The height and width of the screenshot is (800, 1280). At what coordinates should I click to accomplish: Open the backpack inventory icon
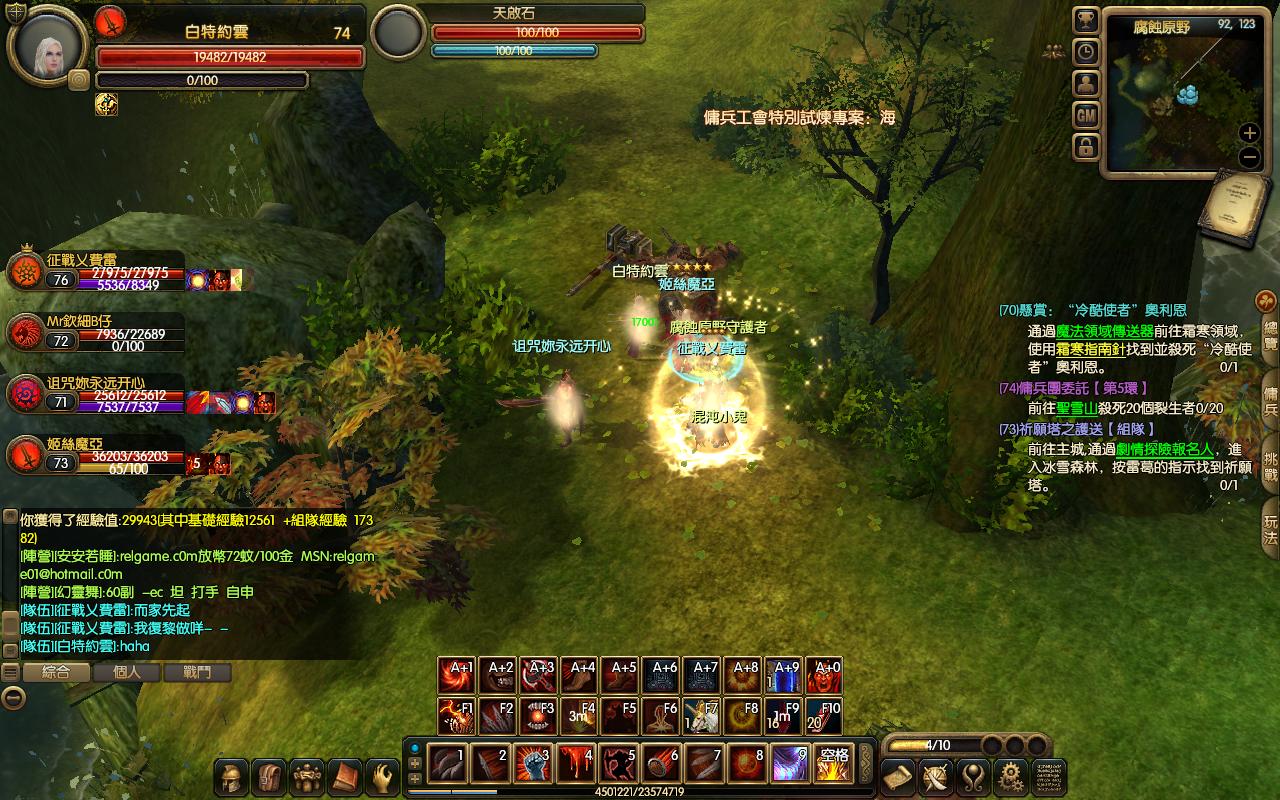pyautogui.click(x=268, y=777)
